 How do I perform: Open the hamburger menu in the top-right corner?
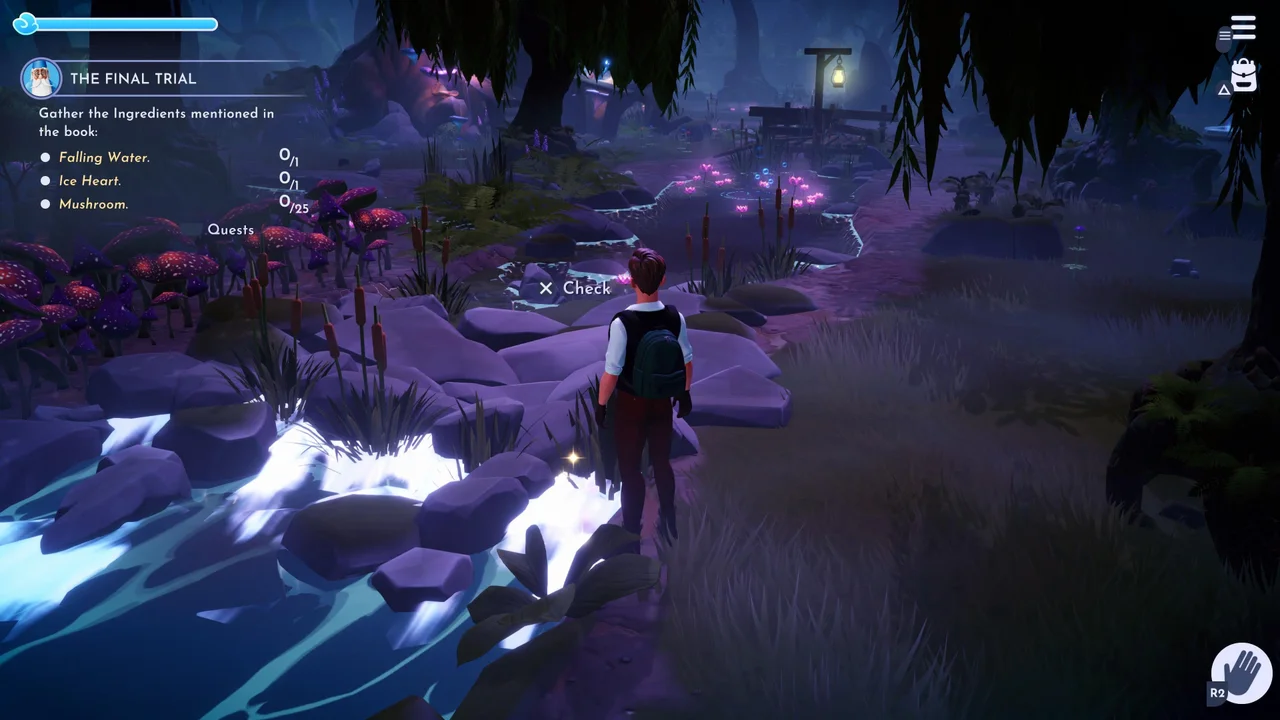pos(1242,27)
